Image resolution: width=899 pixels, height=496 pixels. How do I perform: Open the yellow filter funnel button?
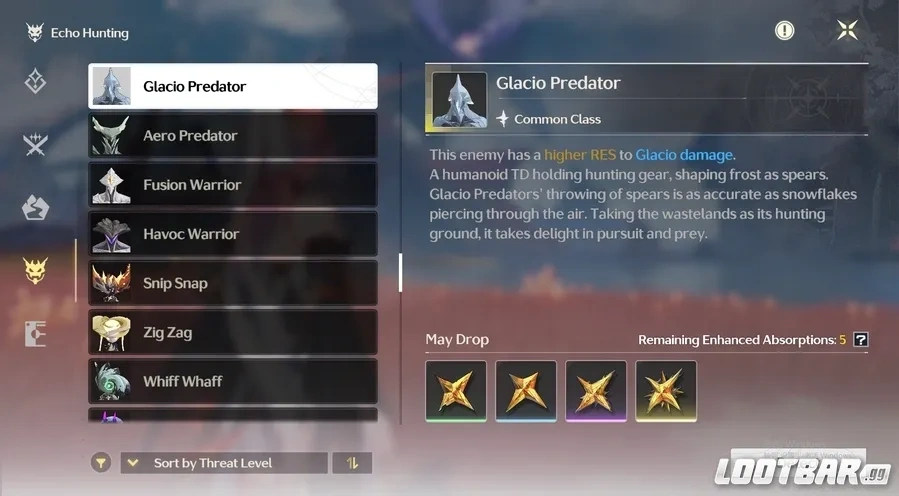coord(100,463)
